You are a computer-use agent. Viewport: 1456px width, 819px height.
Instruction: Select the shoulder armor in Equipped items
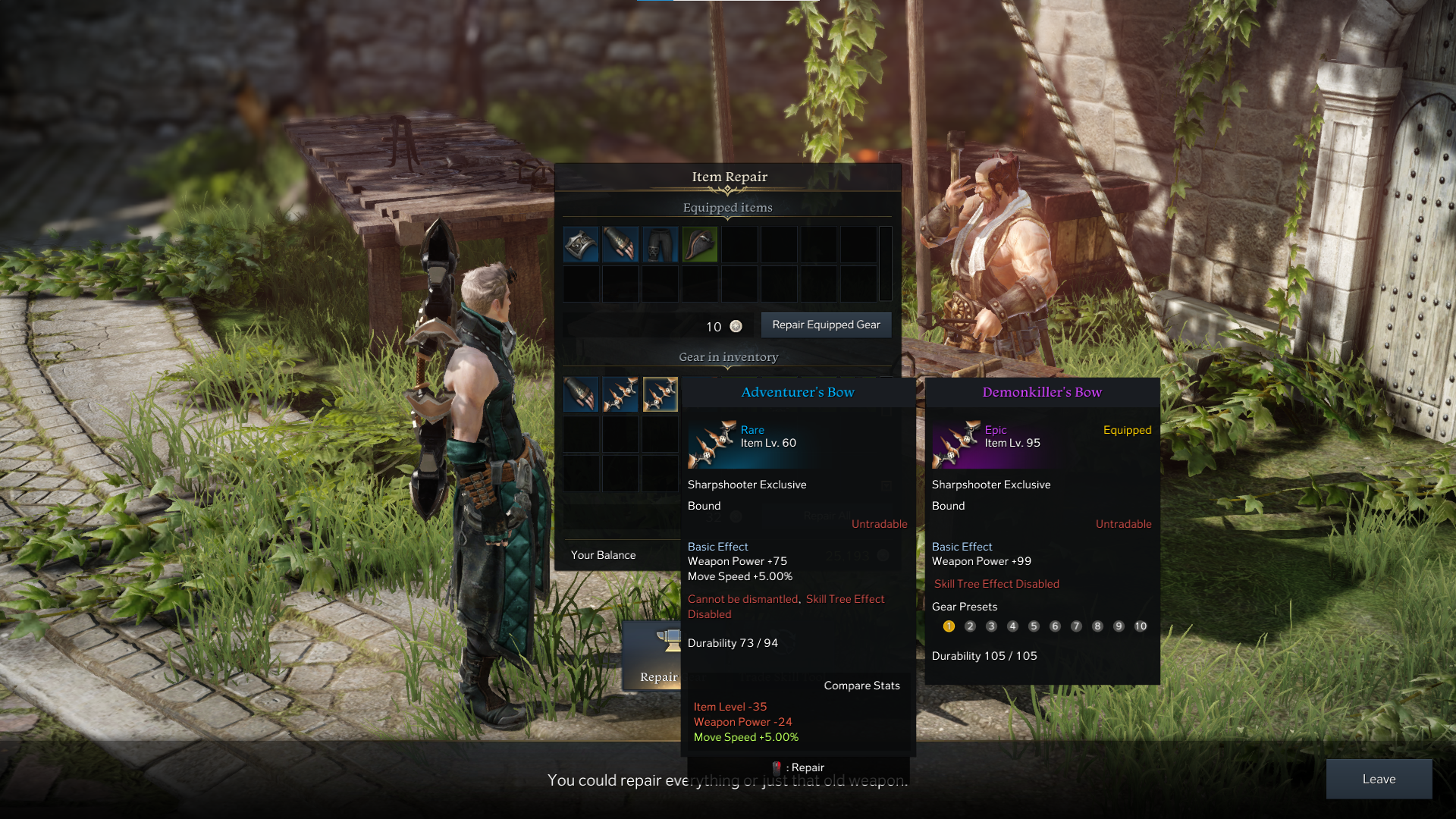point(581,243)
